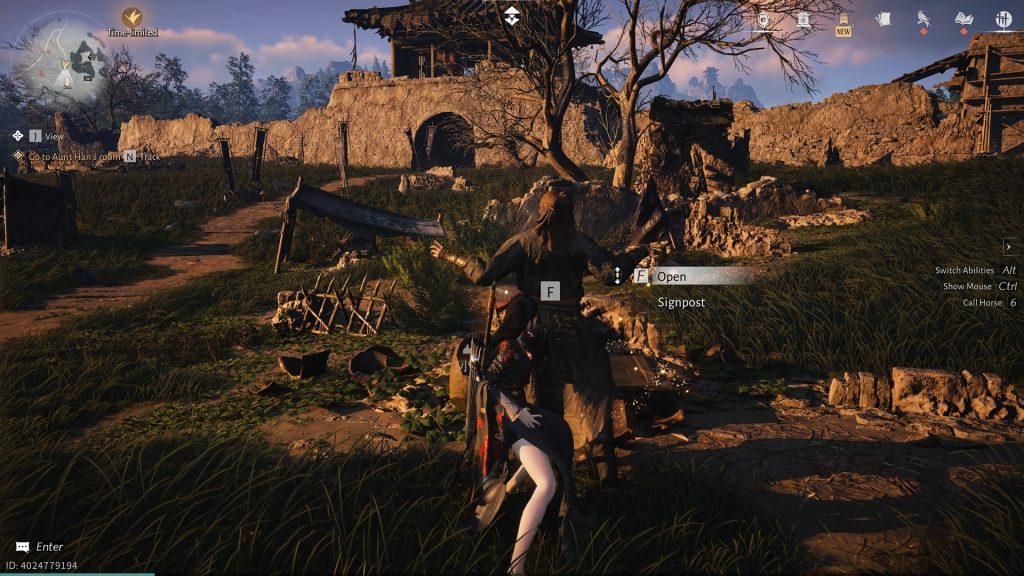This screenshot has width=1024, height=576.
Task: Open the open-book journal icon
Action: (963, 19)
